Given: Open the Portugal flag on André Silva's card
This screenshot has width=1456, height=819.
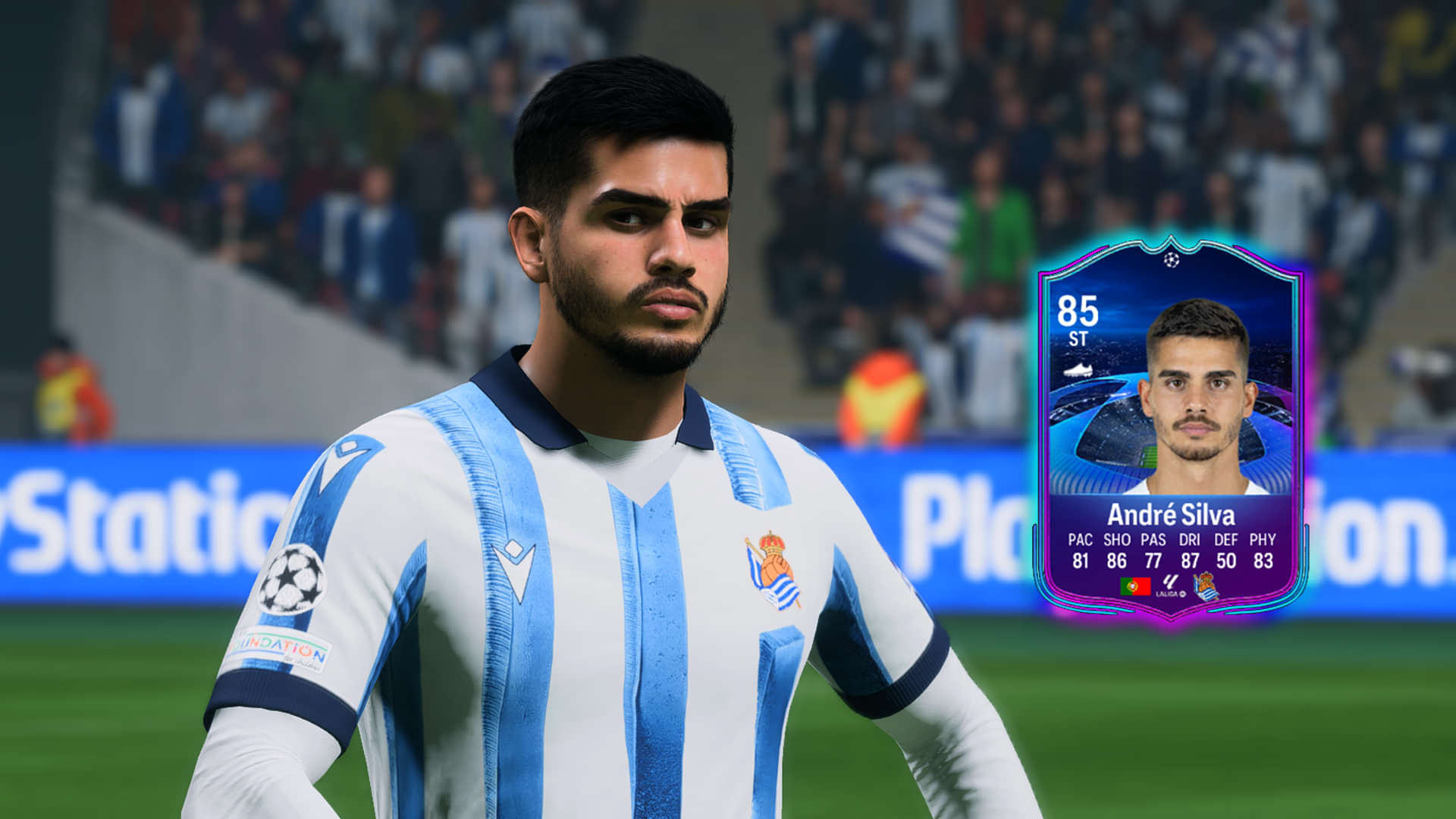Looking at the screenshot, I should tap(1135, 585).
